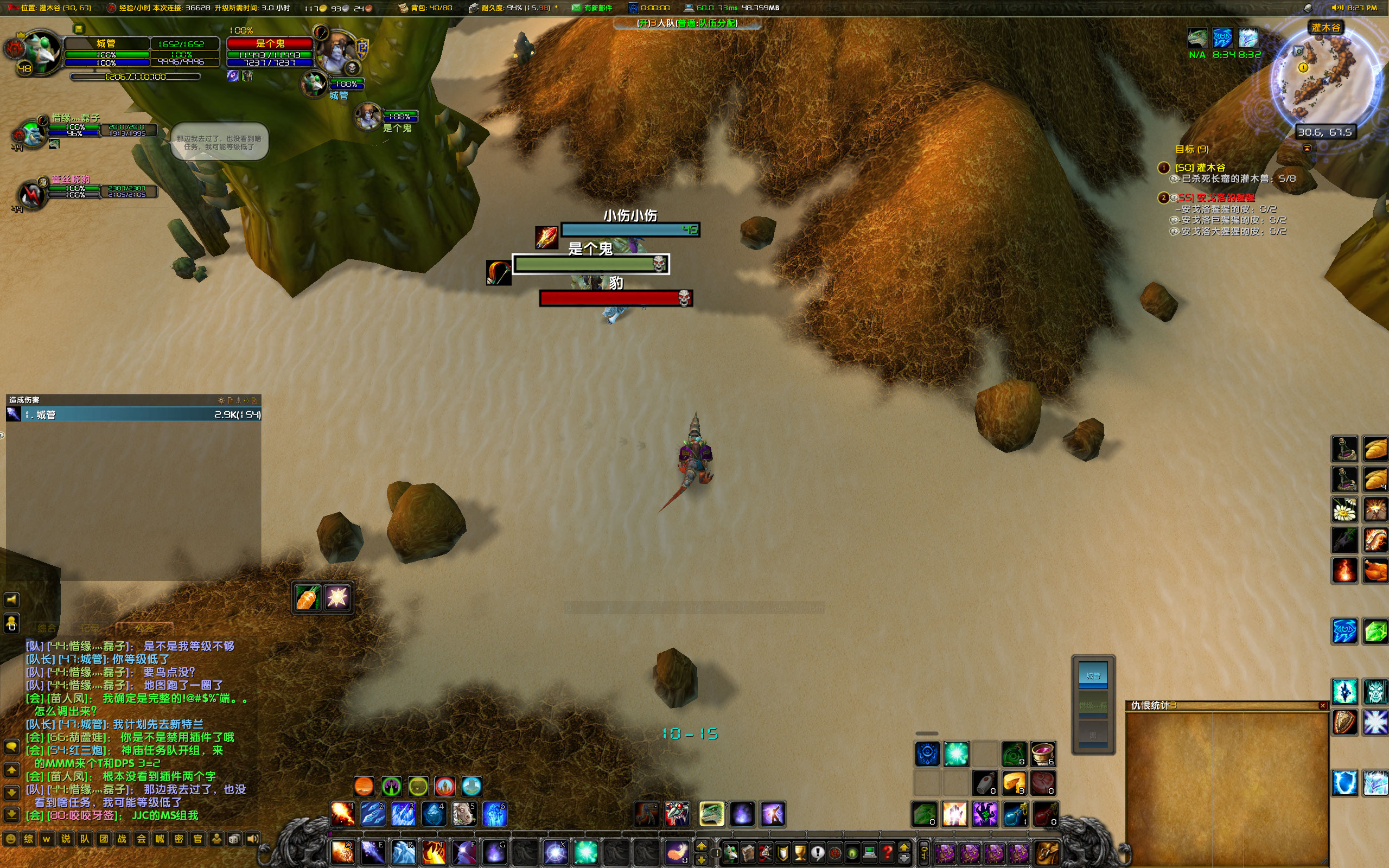Open emotes with the smiley chat icon
This screenshot has height=868, width=1389.
pyautogui.click(x=10, y=839)
